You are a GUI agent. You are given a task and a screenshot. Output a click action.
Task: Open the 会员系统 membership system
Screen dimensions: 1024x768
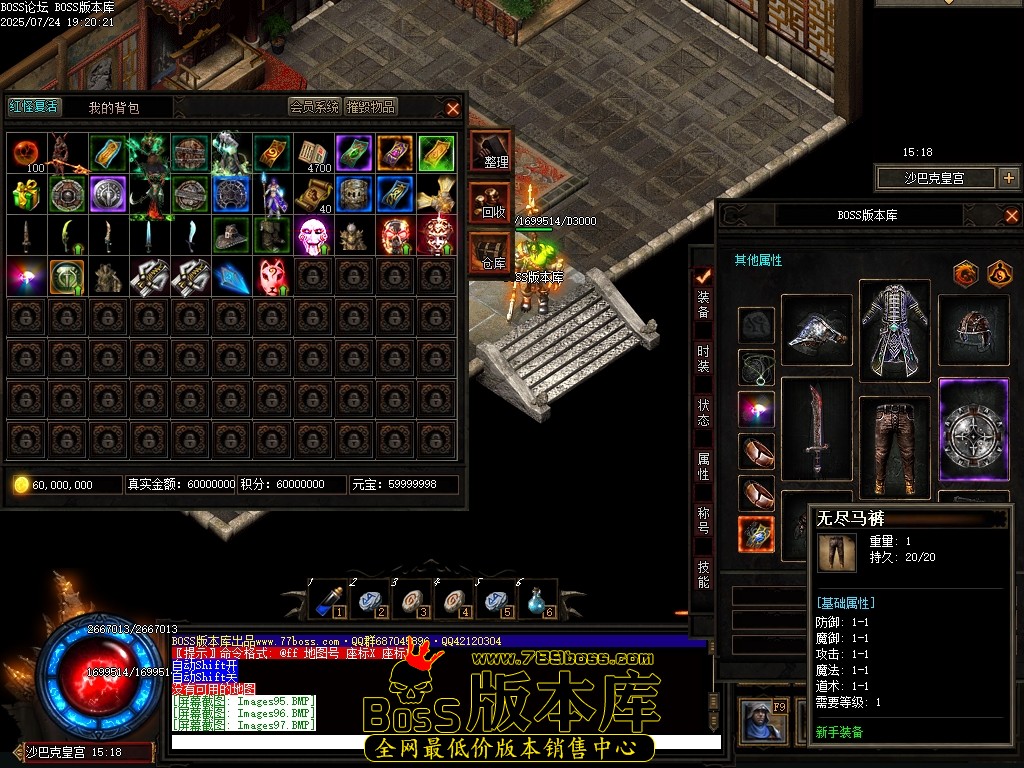click(315, 107)
